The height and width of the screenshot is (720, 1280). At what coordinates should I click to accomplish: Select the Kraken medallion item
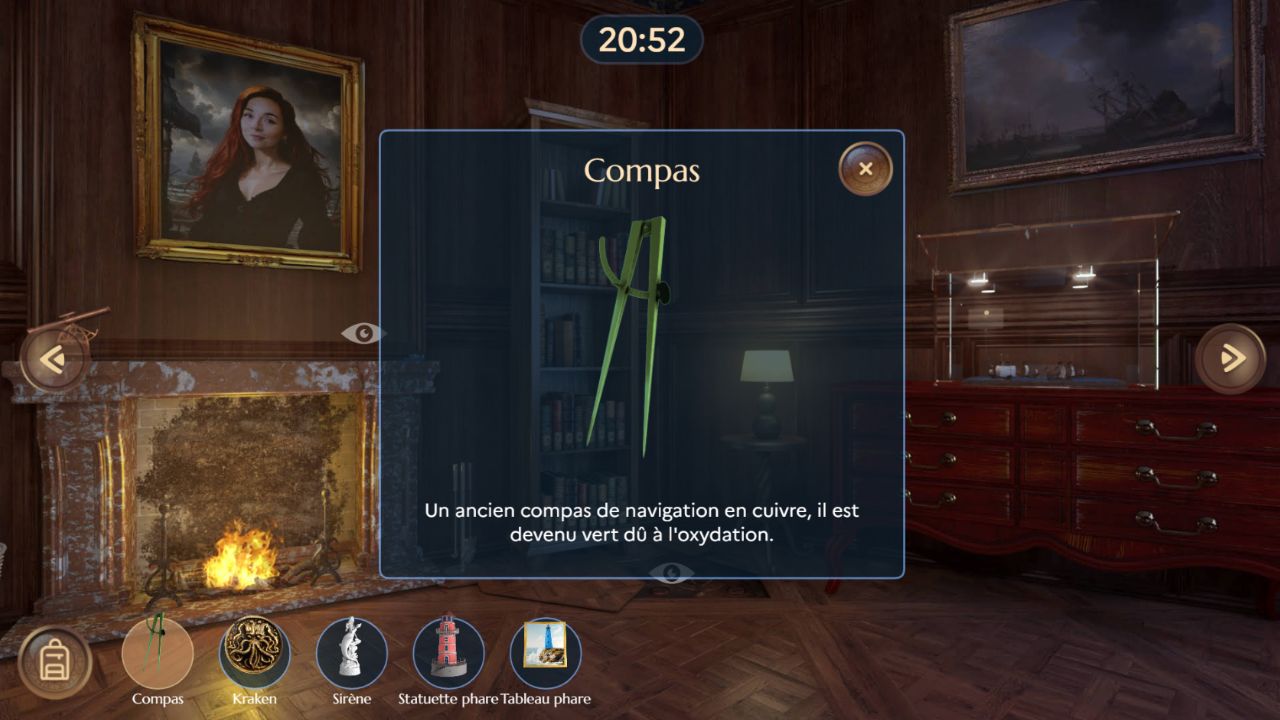coord(254,653)
